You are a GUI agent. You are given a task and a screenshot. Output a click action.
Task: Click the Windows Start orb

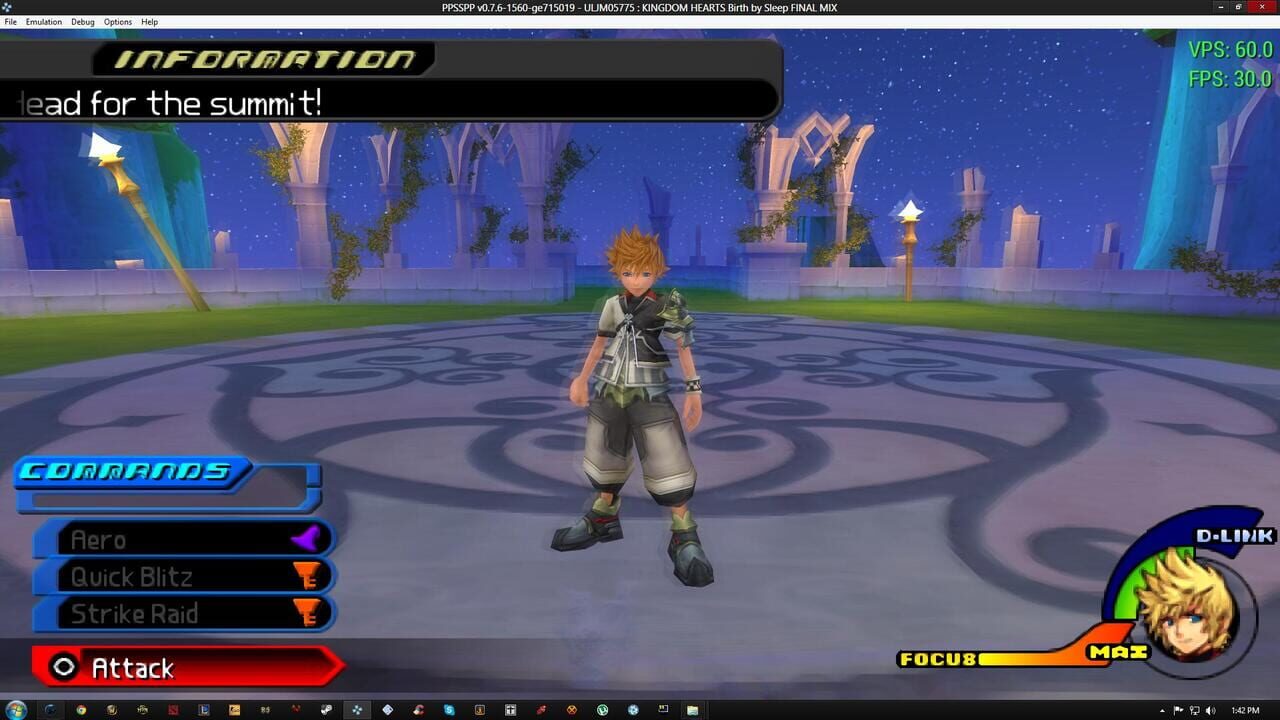click(x=17, y=710)
